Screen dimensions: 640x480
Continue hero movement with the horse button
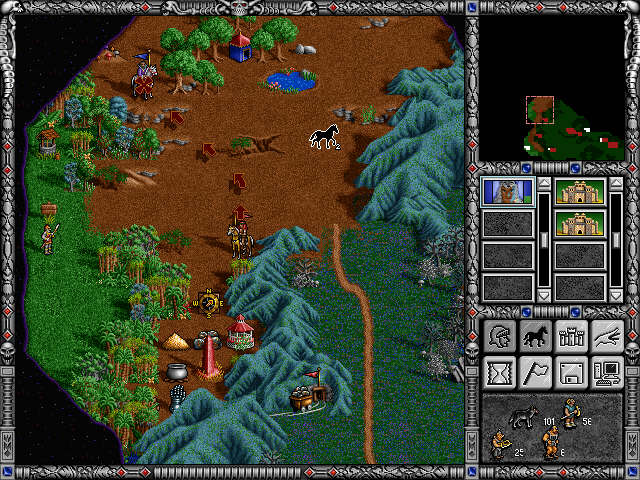(534, 337)
